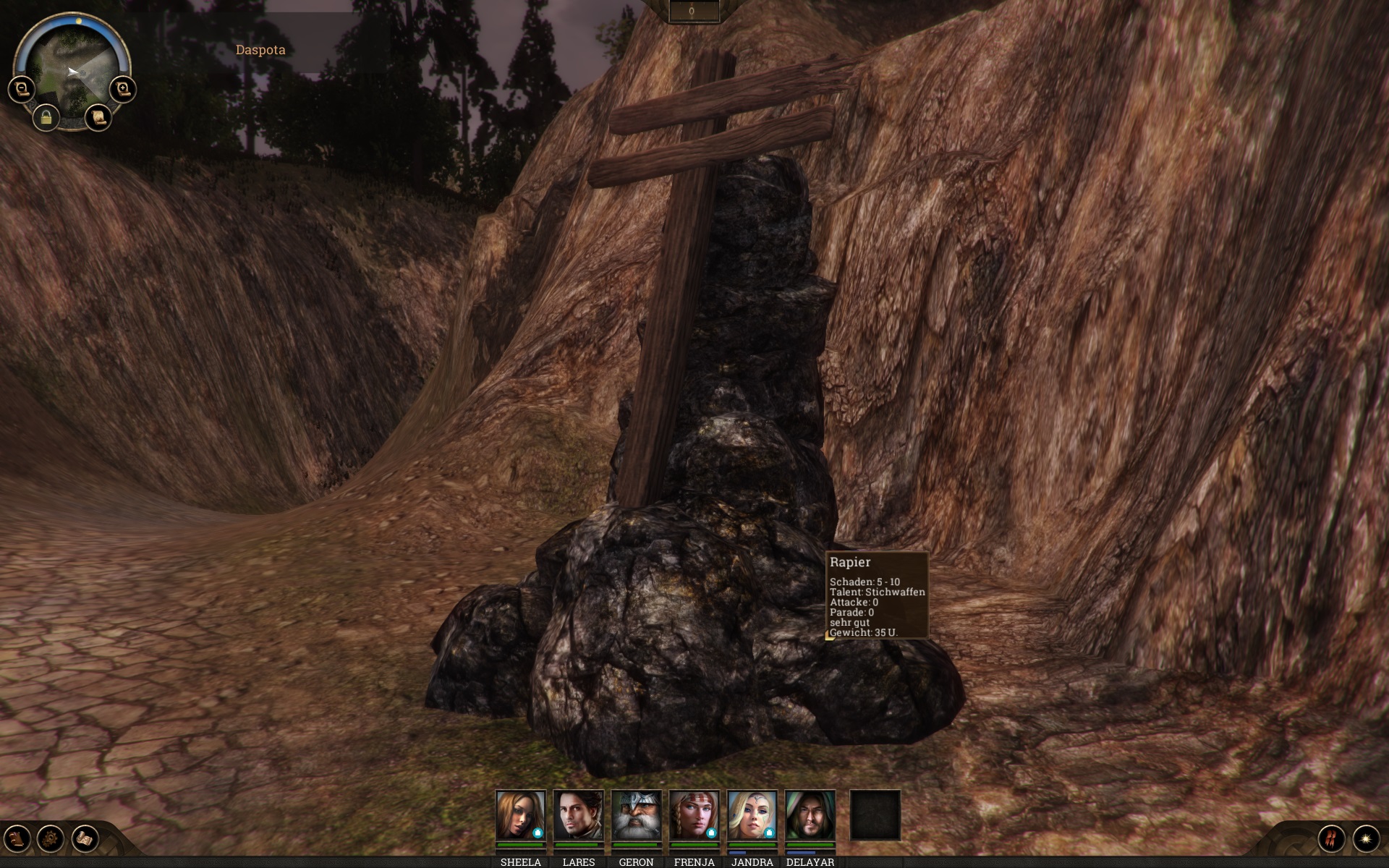
Task: Select Delayar's hooded portrait
Action: click(810, 815)
